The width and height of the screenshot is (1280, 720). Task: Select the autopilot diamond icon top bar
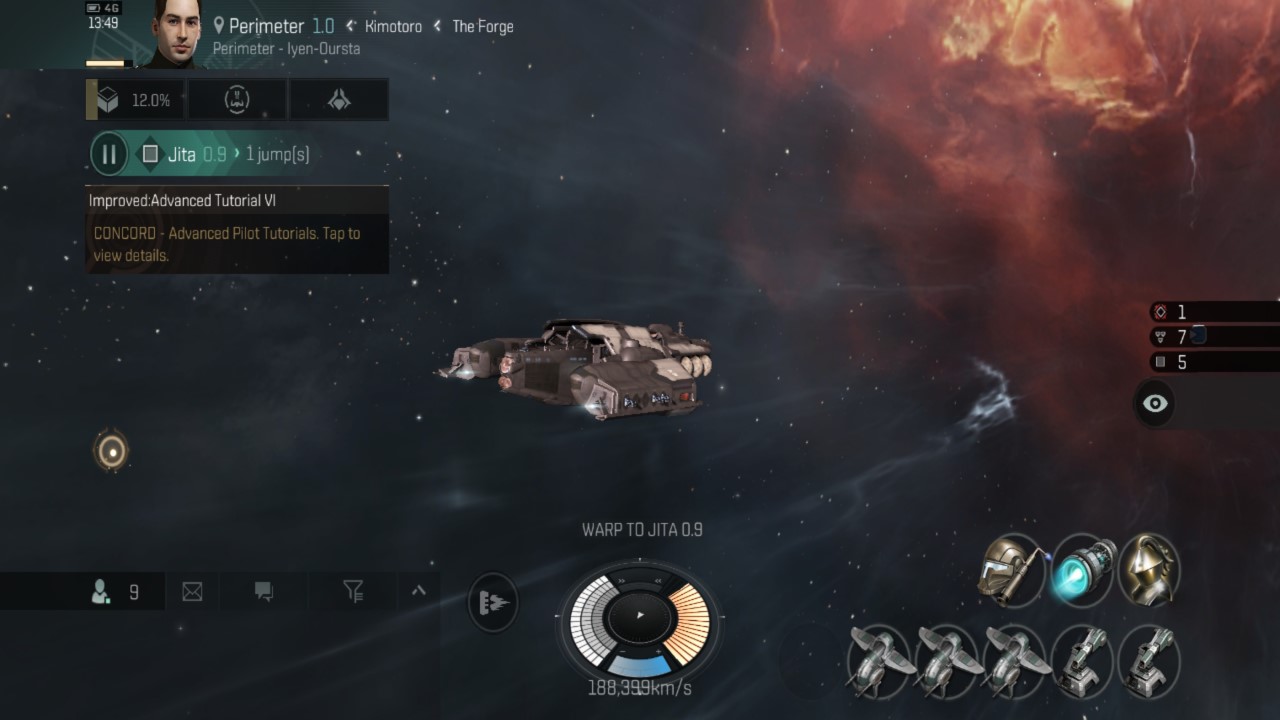pyautogui.click(x=339, y=99)
